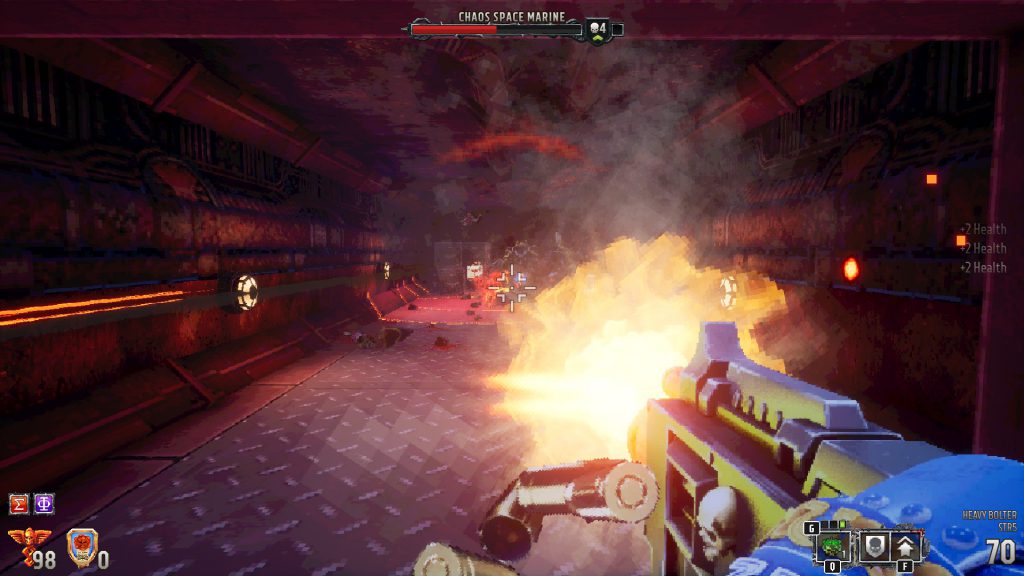The width and height of the screenshot is (1024, 576).
Task: Click the armor shield emblem
Action: click(x=79, y=548)
